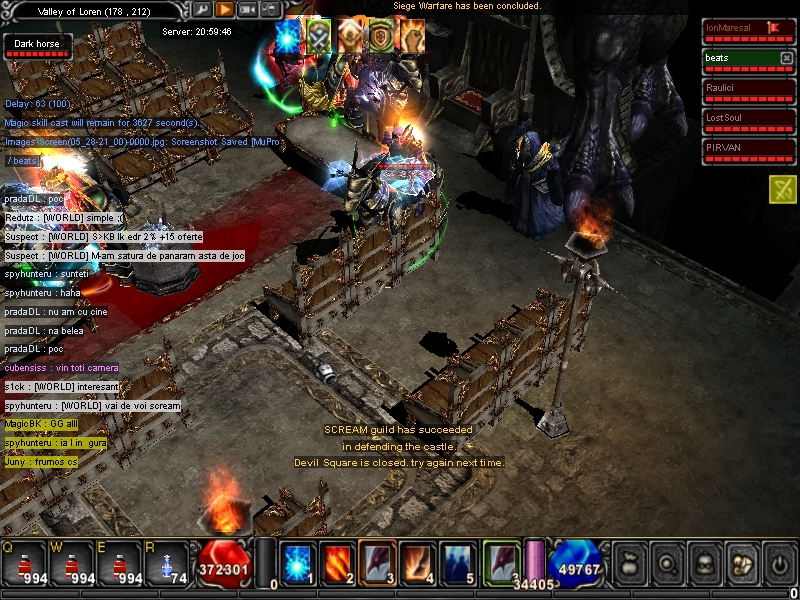Use the R slot blue mana potion
Image resolution: width=800 pixels, height=600 pixels.
[167, 563]
